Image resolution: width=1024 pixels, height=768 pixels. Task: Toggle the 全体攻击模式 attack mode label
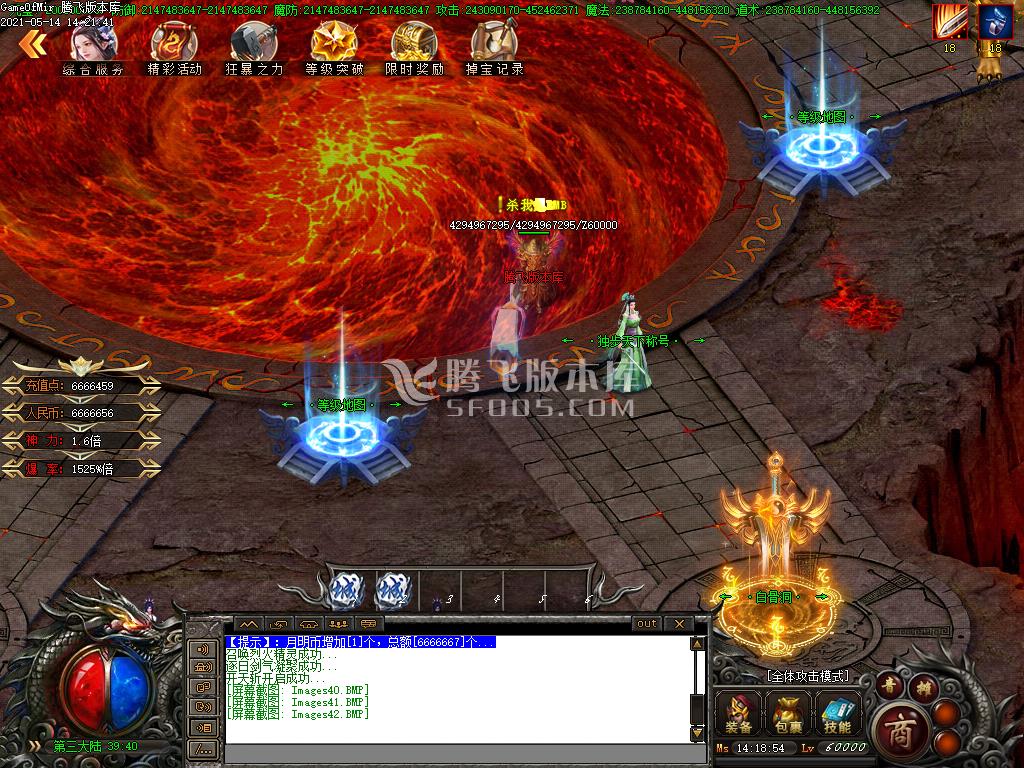[808, 676]
